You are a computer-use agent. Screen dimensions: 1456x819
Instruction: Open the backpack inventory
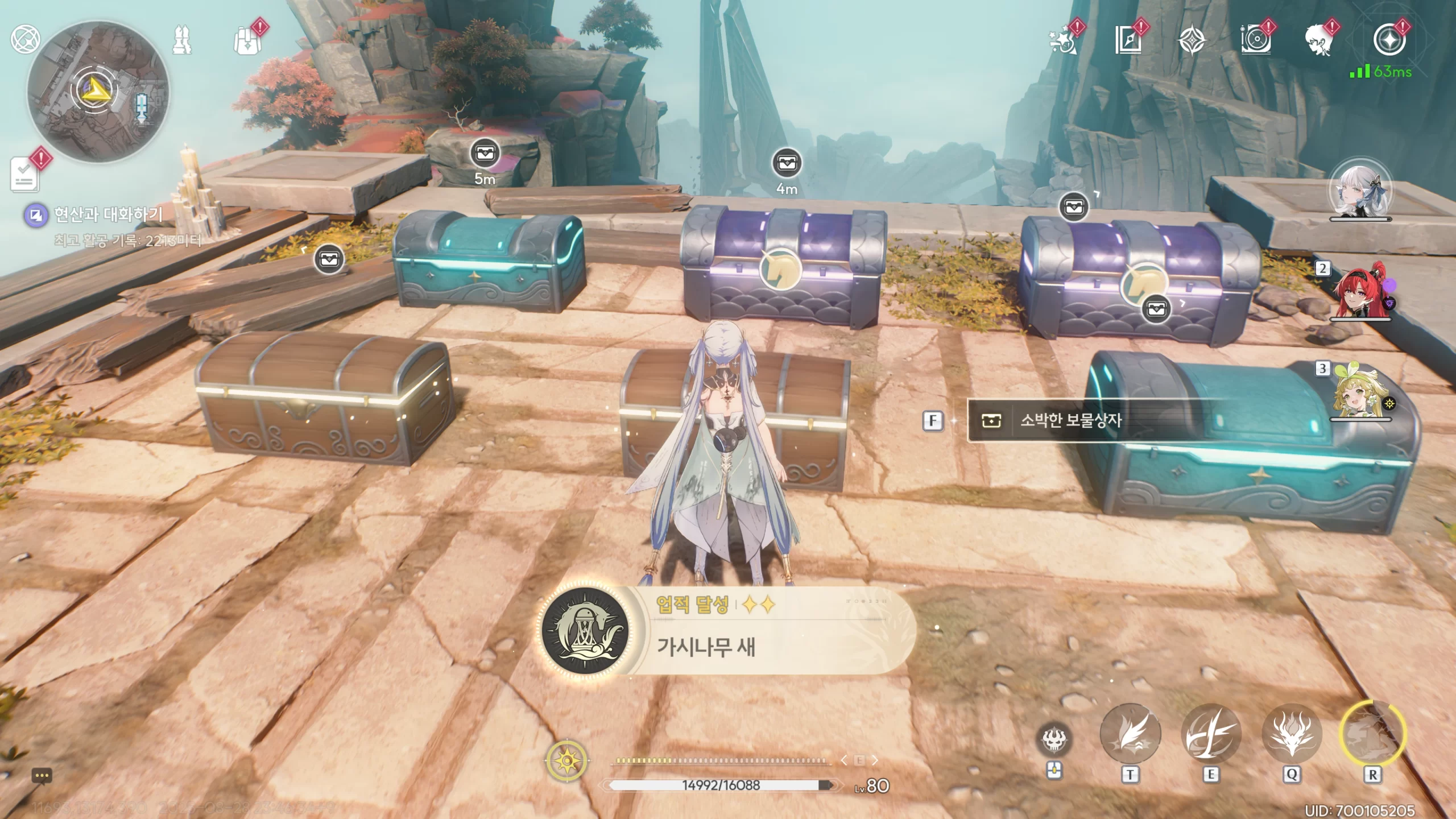tap(247, 41)
